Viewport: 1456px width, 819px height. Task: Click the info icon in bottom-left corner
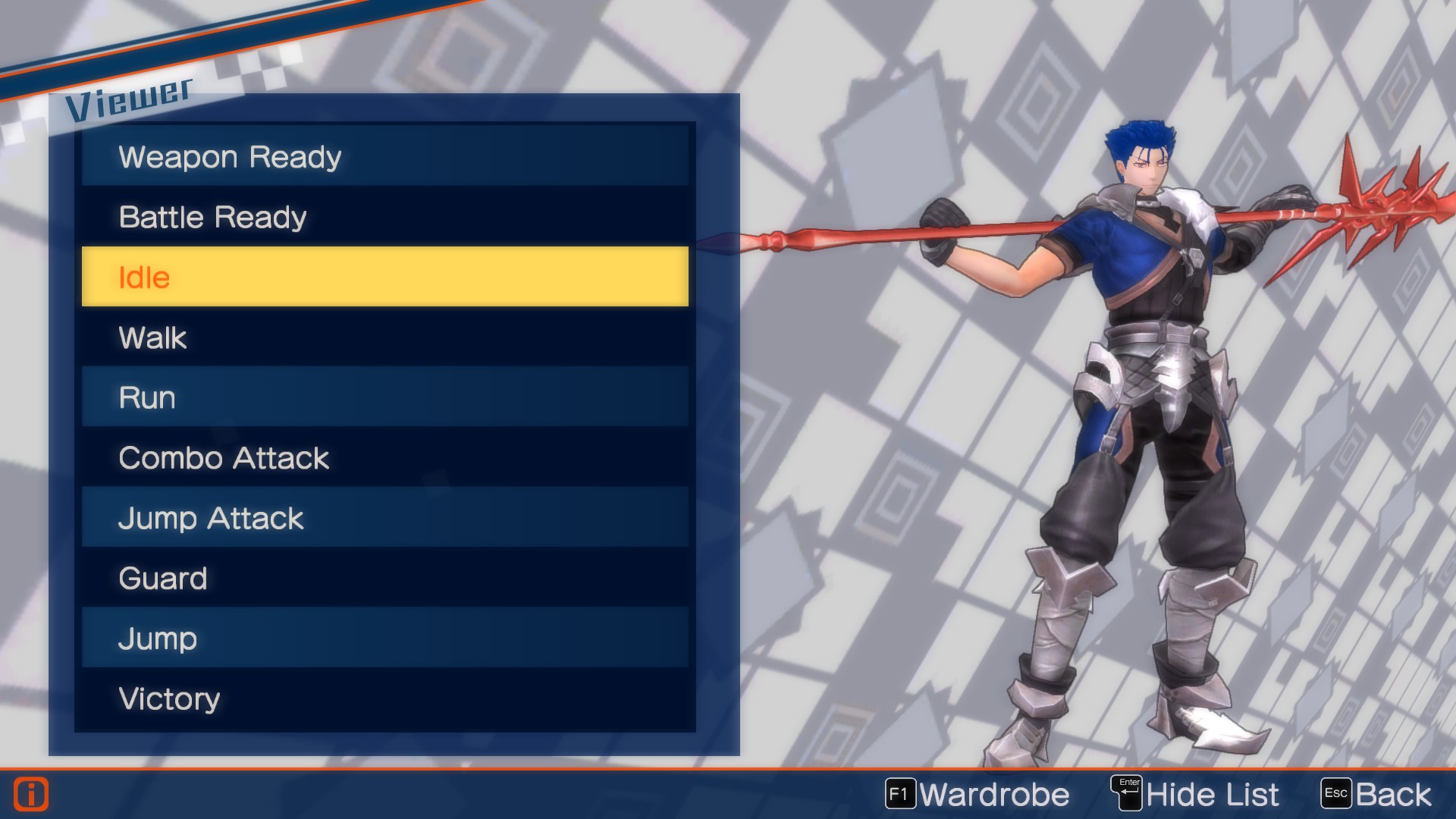tap(31, 793)
